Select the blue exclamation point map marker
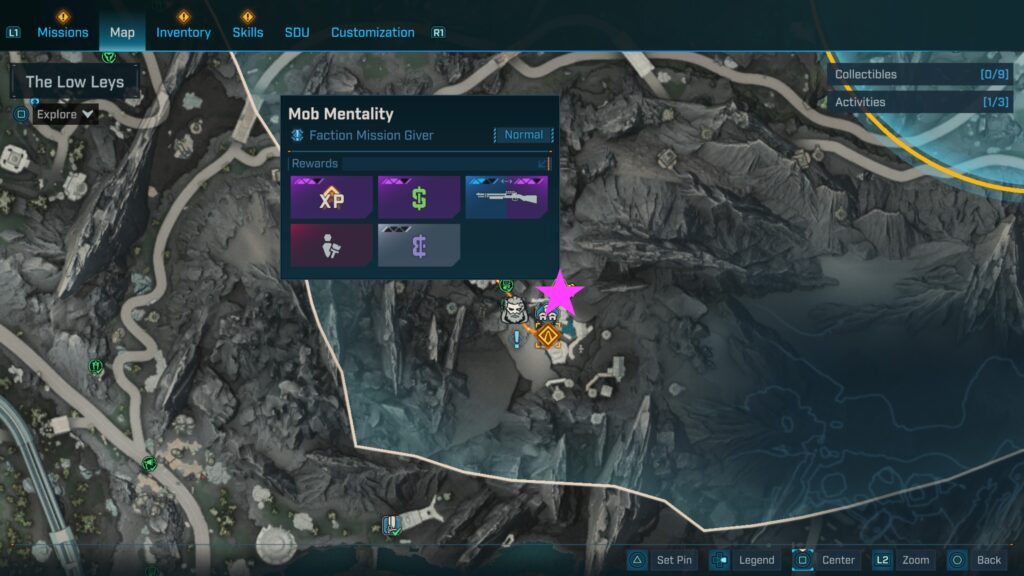Screen dimensions: 1024x576 coord(516,340)
